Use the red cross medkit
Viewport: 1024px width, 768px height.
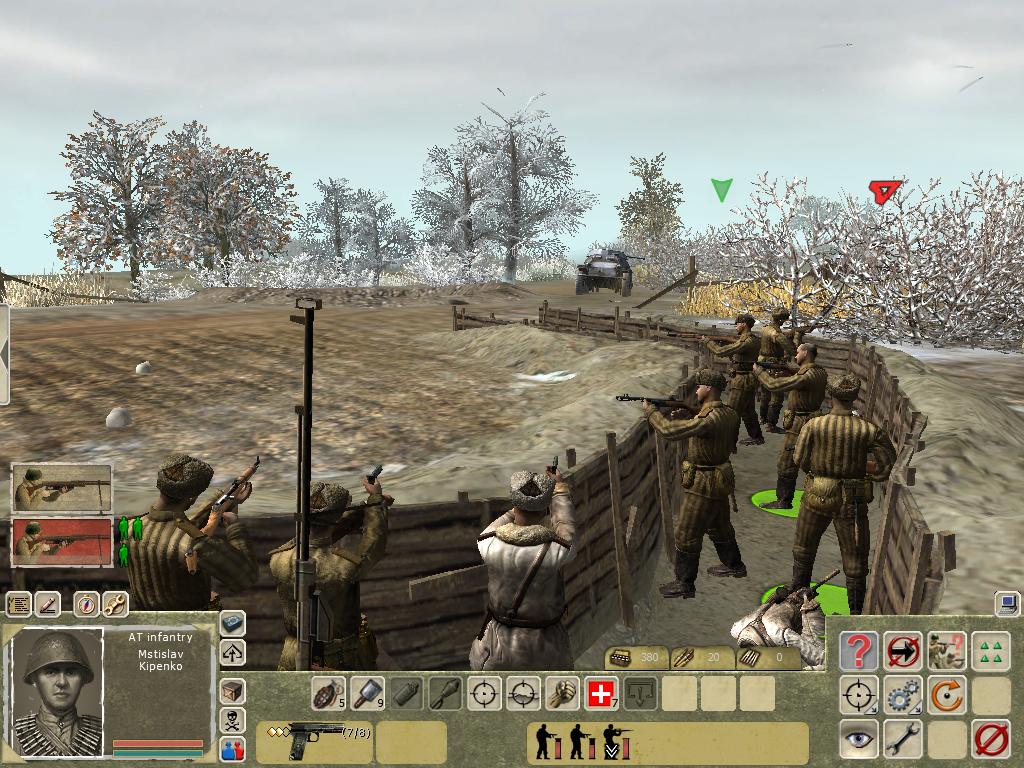pyautogui.click(x=601, y=693)
